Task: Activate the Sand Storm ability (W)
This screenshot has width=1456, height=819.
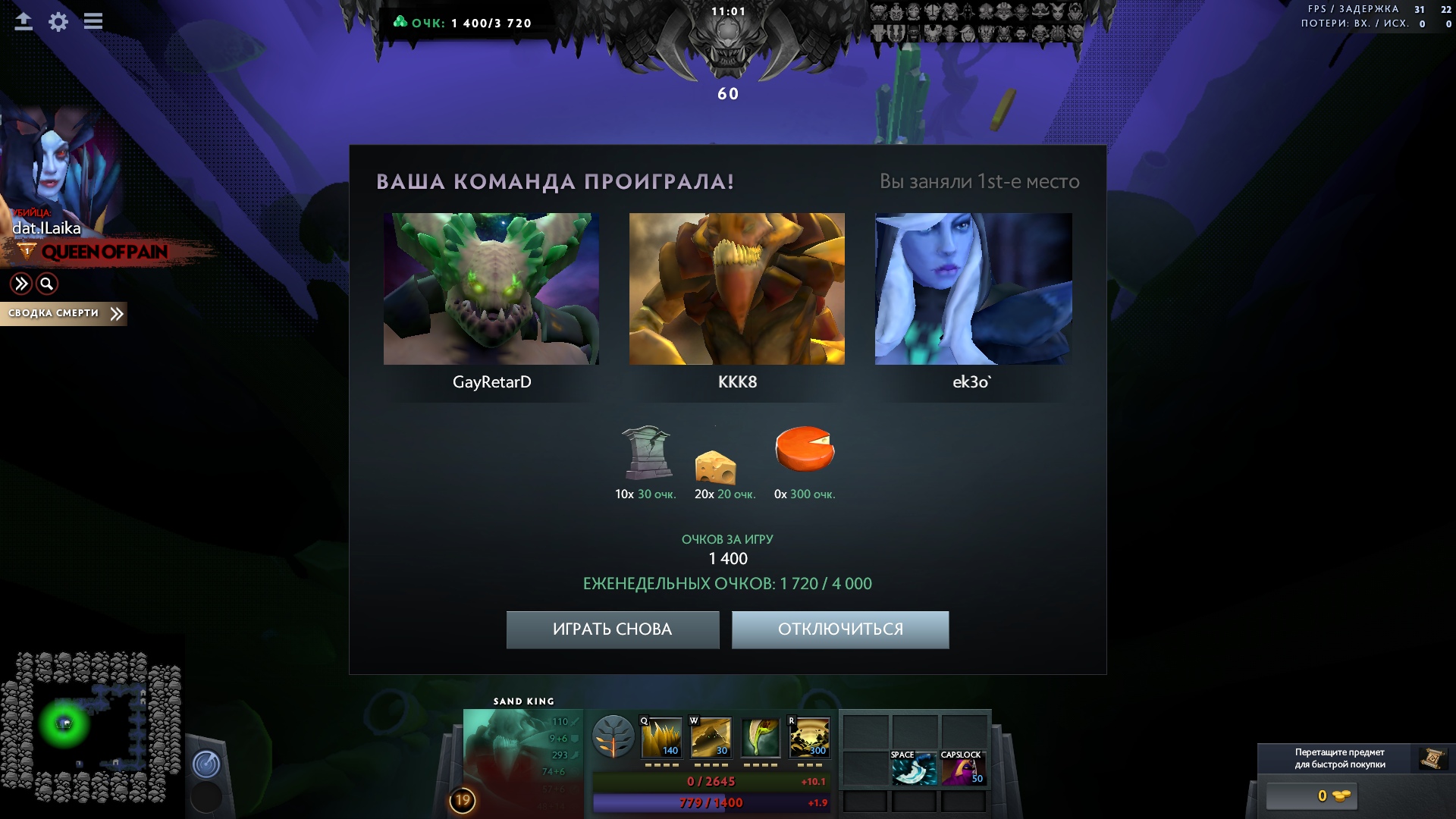Action: tap(711, 737)
